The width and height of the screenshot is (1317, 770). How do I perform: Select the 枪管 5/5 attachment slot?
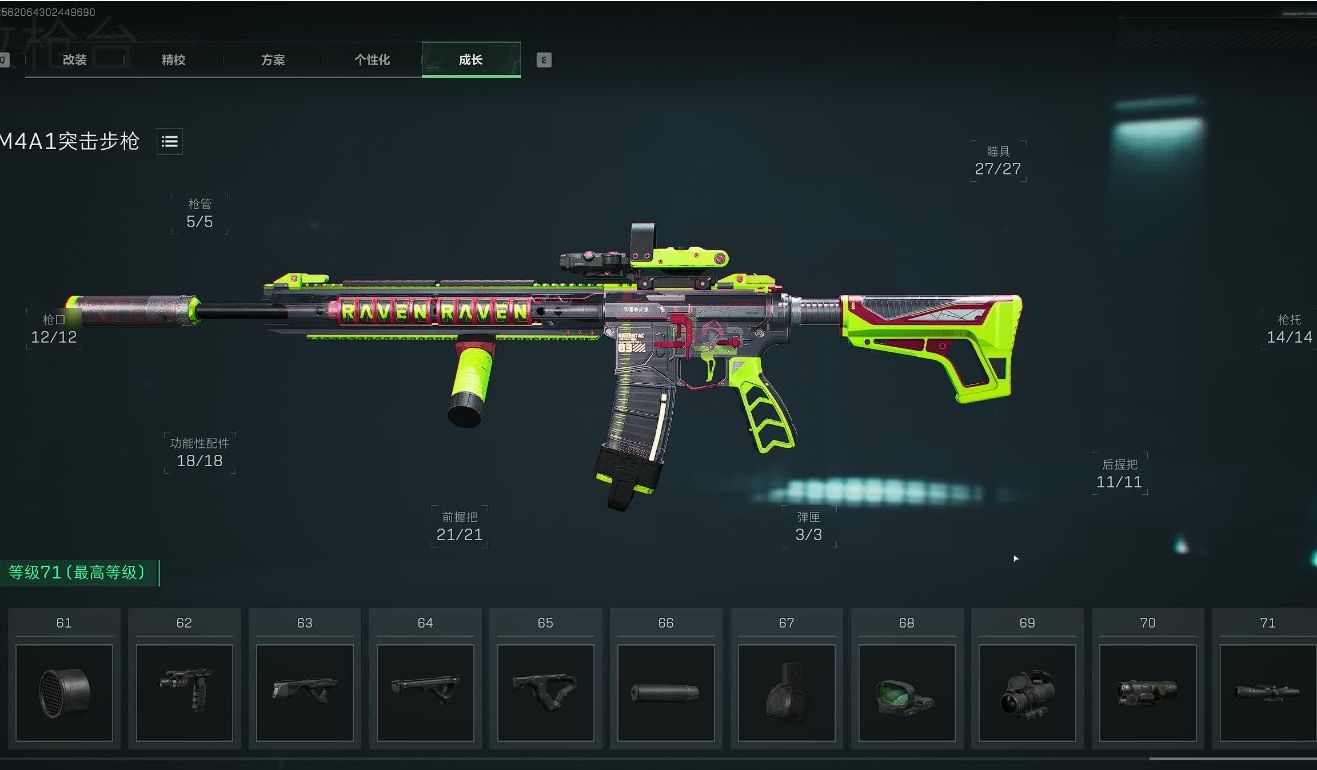200,214
